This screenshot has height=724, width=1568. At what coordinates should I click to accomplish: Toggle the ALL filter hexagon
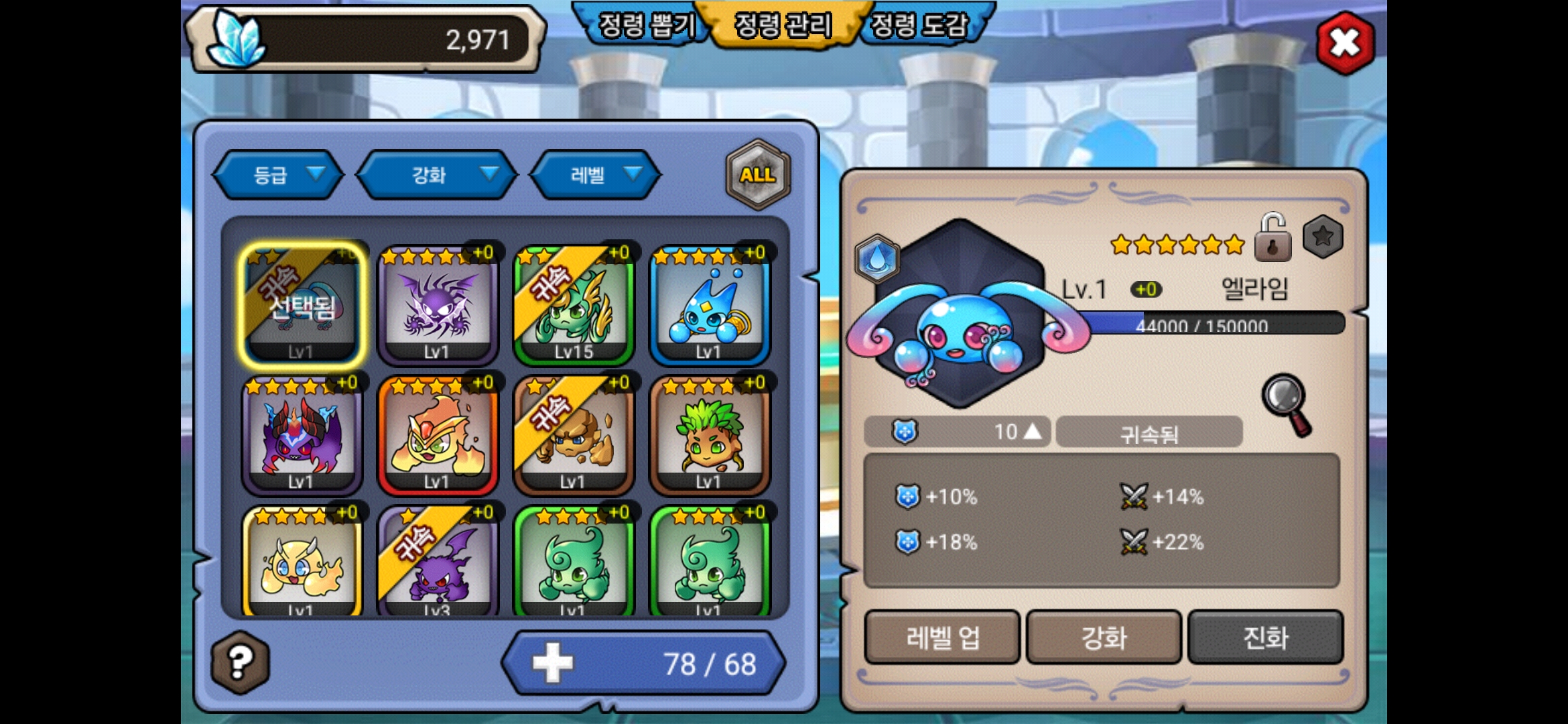[x=758, y=175]
